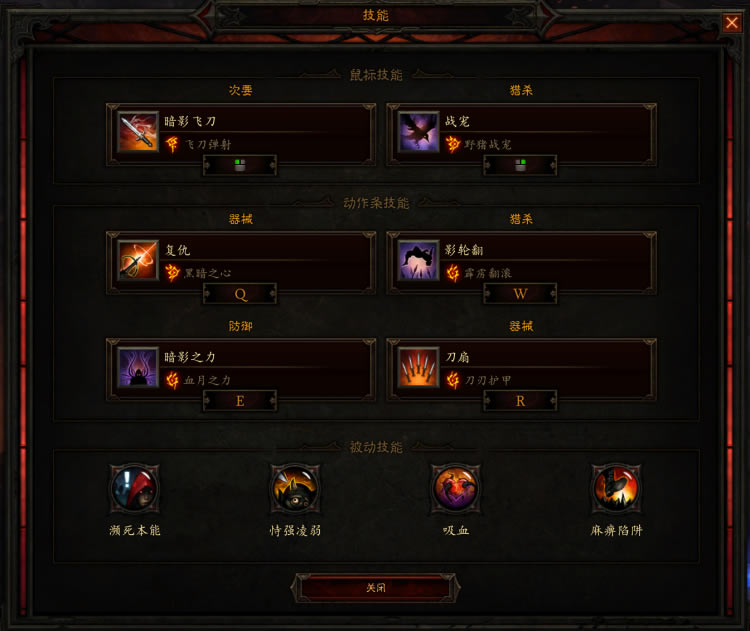The width and height of the screenshot is (750, 631).
Task: Open the 麻痹陷阱 passive skill icon
Action: coord(616,489)
